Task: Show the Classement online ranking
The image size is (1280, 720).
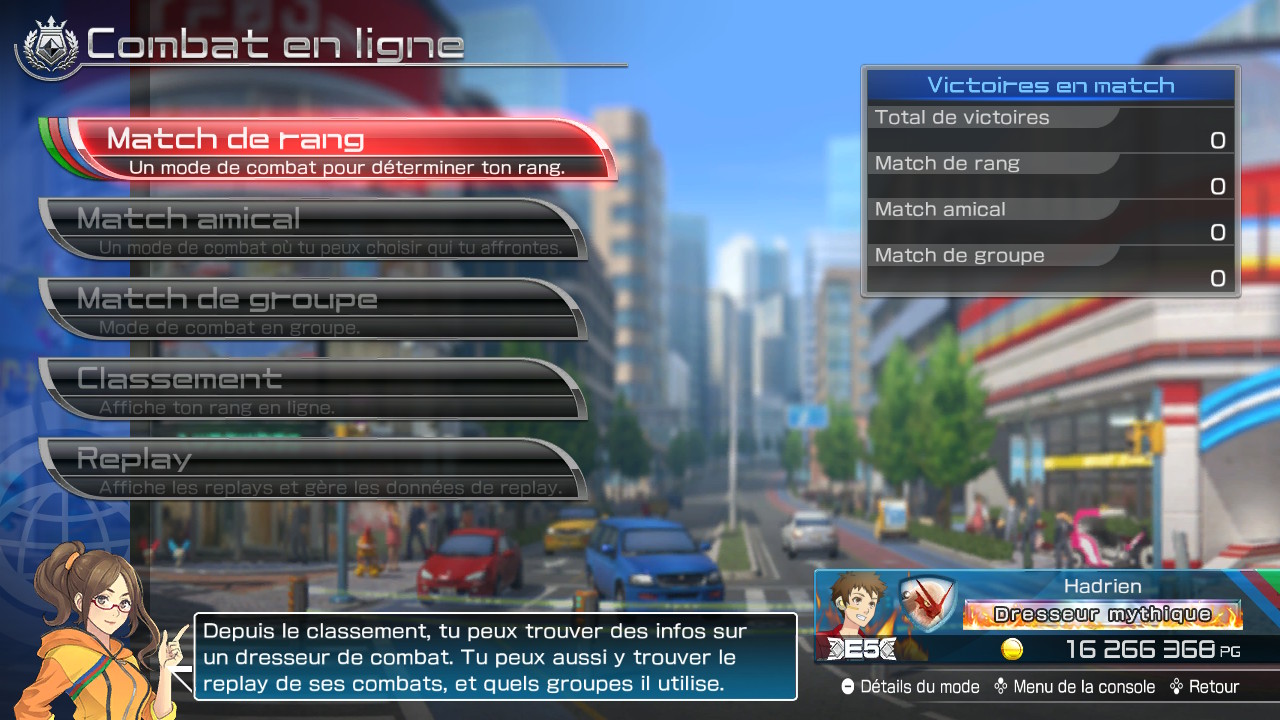Action: coord(312,389)
